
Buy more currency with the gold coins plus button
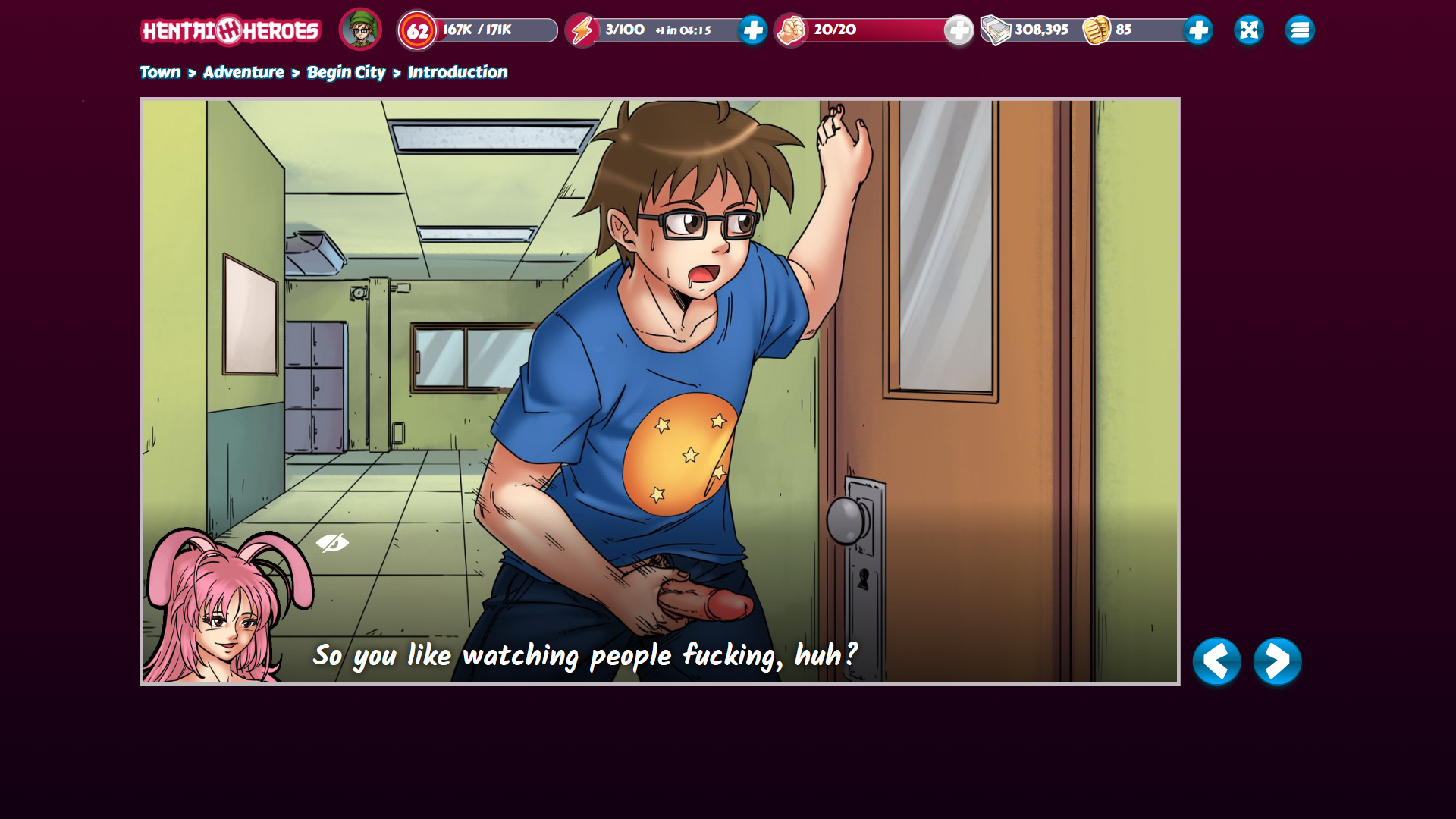pos(1197,30)
